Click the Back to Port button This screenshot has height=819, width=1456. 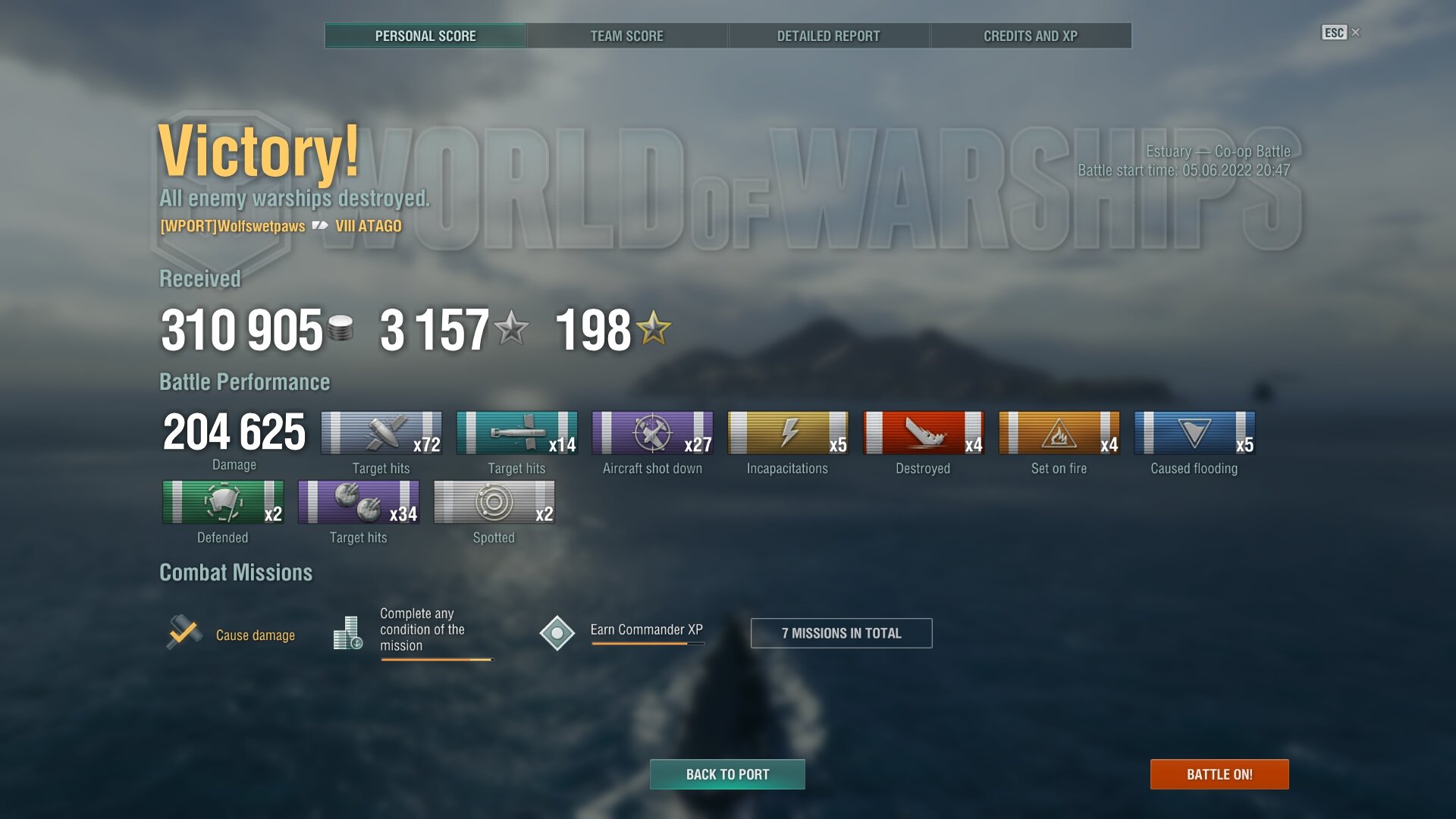[x=727, y=774]
